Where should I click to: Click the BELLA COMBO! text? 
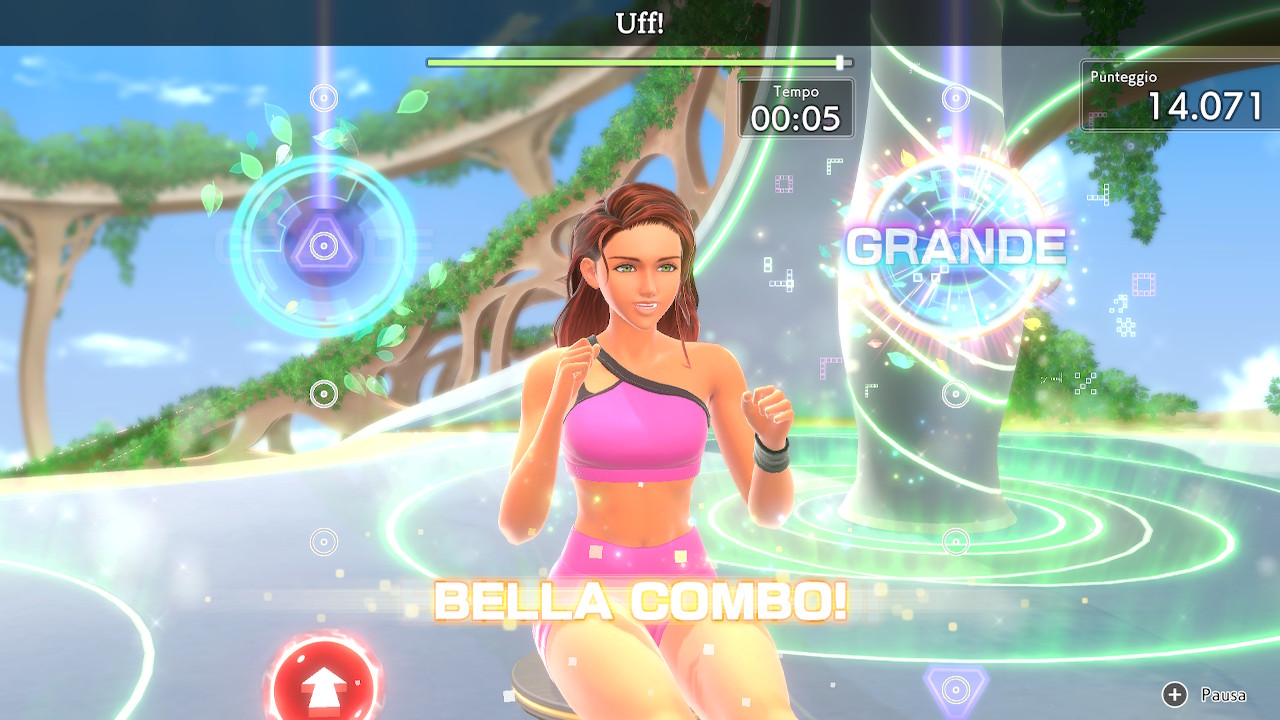[x=640, y=601]
